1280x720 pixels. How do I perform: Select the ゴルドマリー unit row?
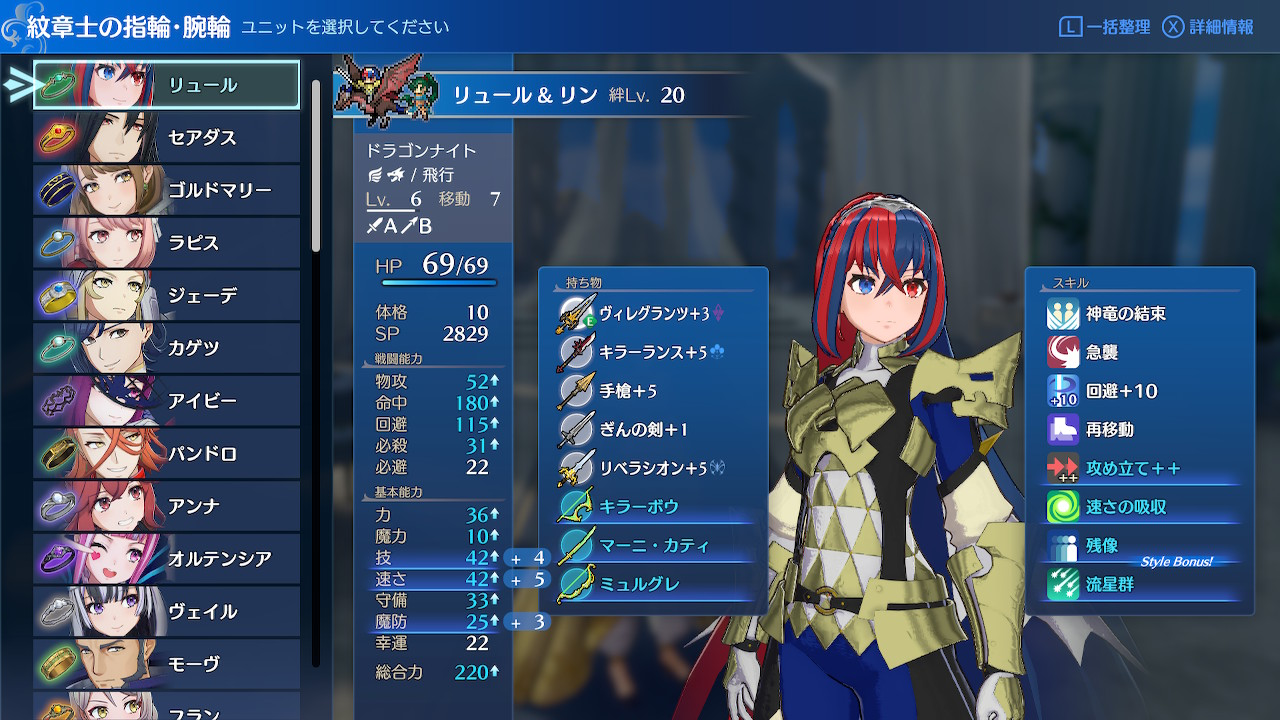(x=167, y=190)
